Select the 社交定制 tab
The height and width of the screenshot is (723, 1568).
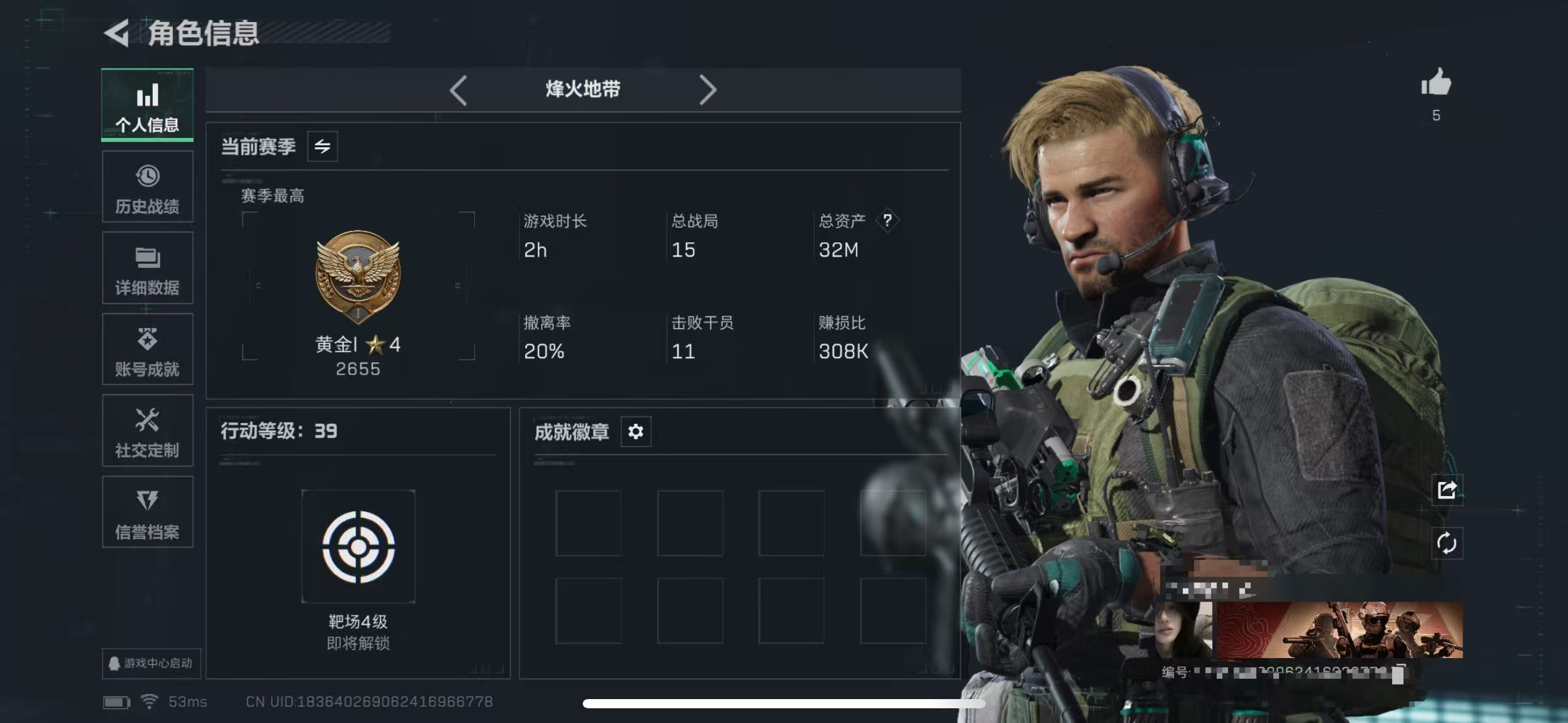[x=147, y=431]
